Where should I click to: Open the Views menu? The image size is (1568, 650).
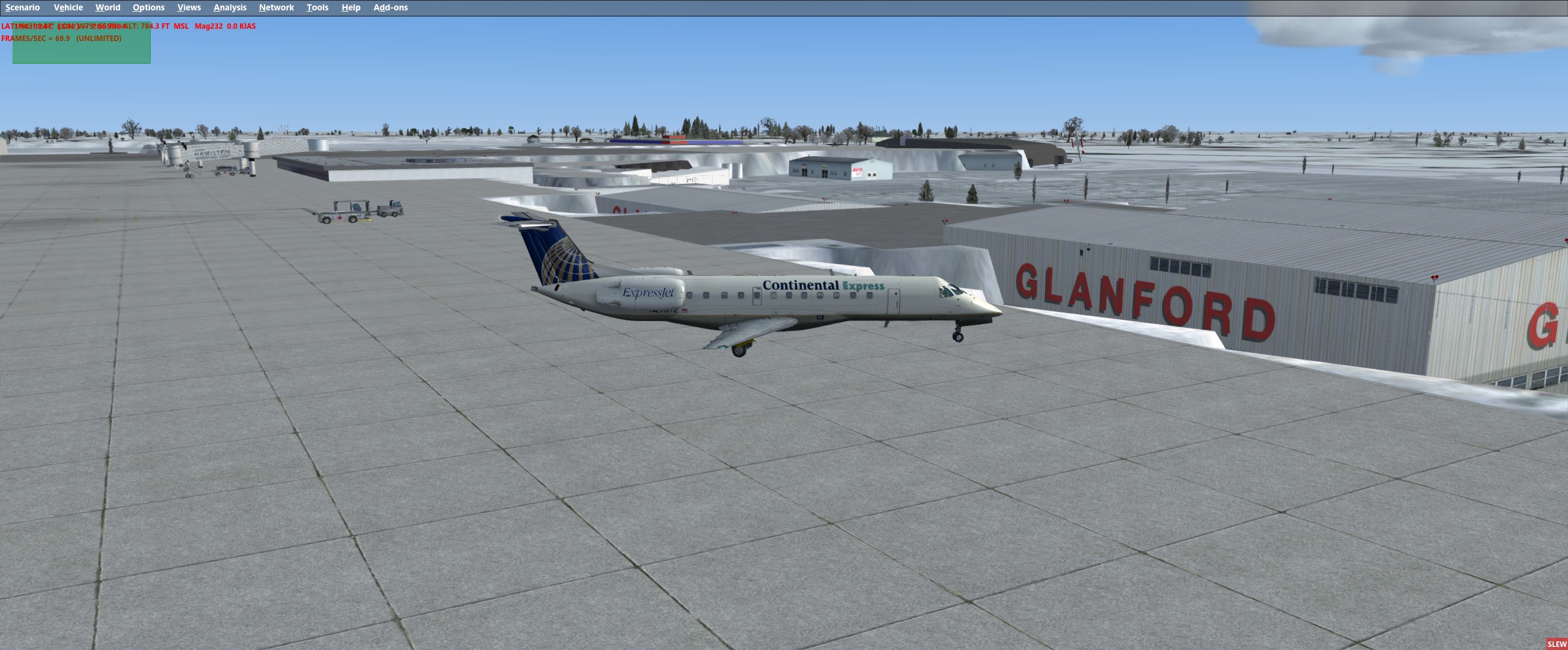pyautogui.click(x=189, y=7)
